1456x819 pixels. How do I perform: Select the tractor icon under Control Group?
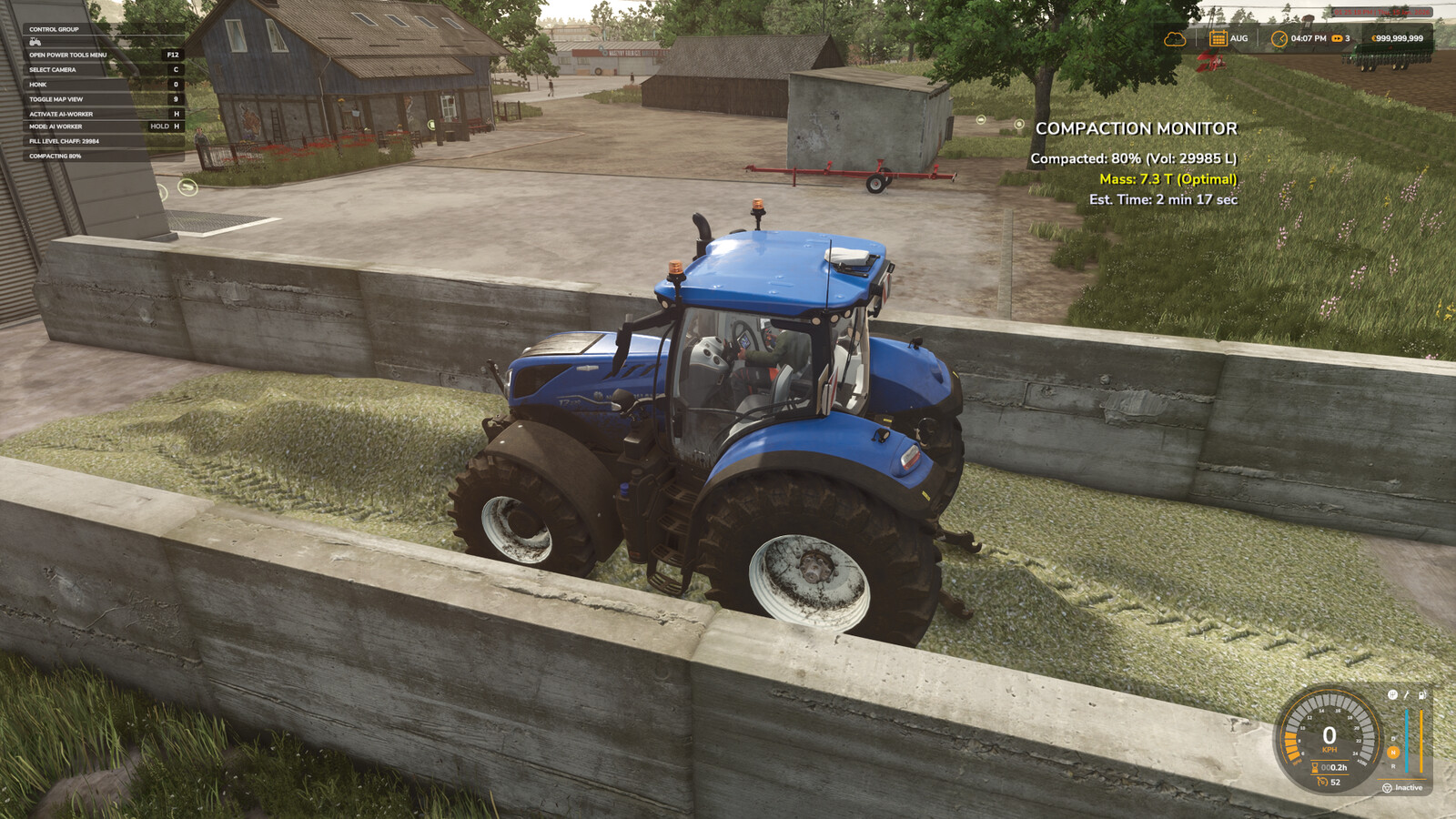(x=35, y=42)
